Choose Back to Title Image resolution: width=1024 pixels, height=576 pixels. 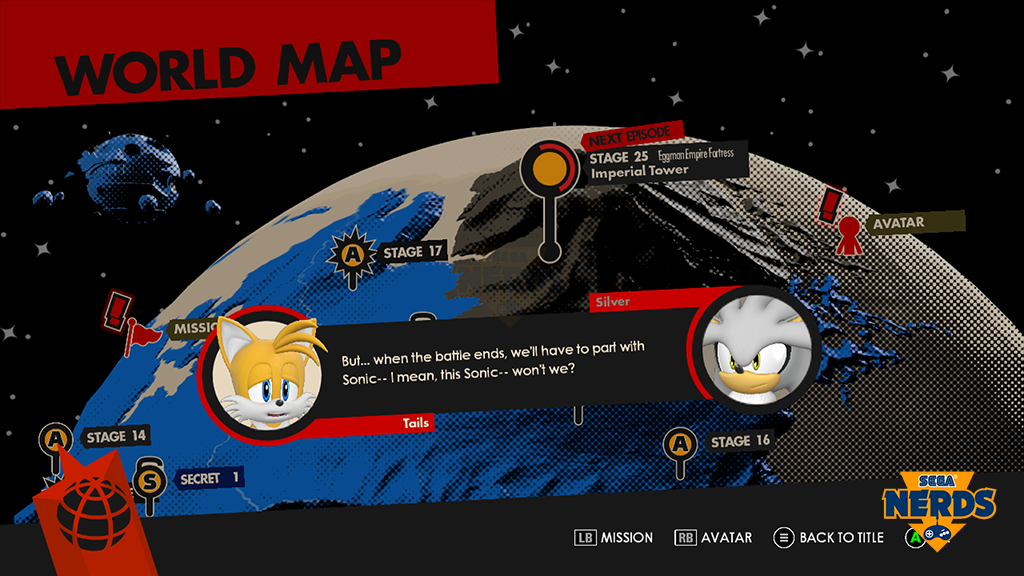[x=830, y=538]
